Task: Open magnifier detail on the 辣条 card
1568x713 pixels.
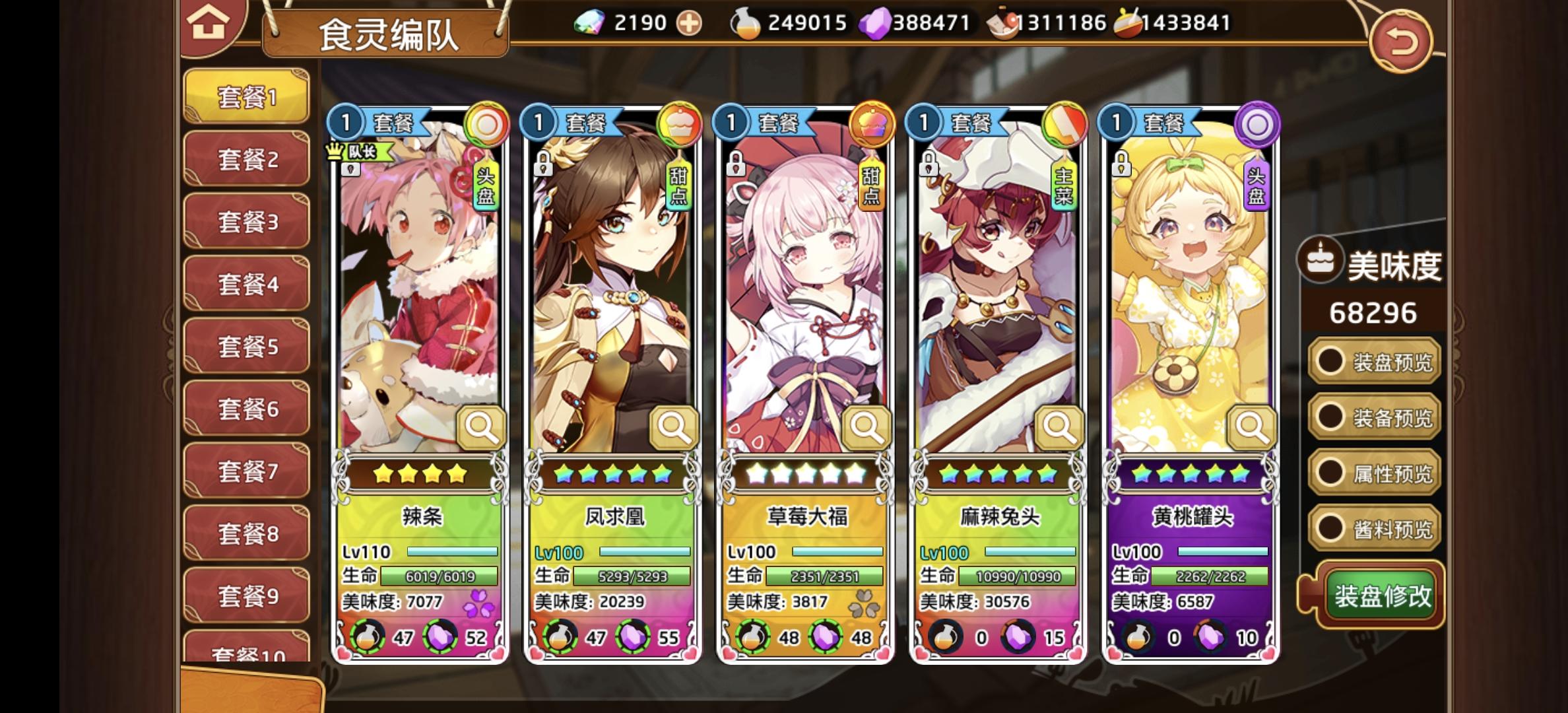Action: point(481,427)
